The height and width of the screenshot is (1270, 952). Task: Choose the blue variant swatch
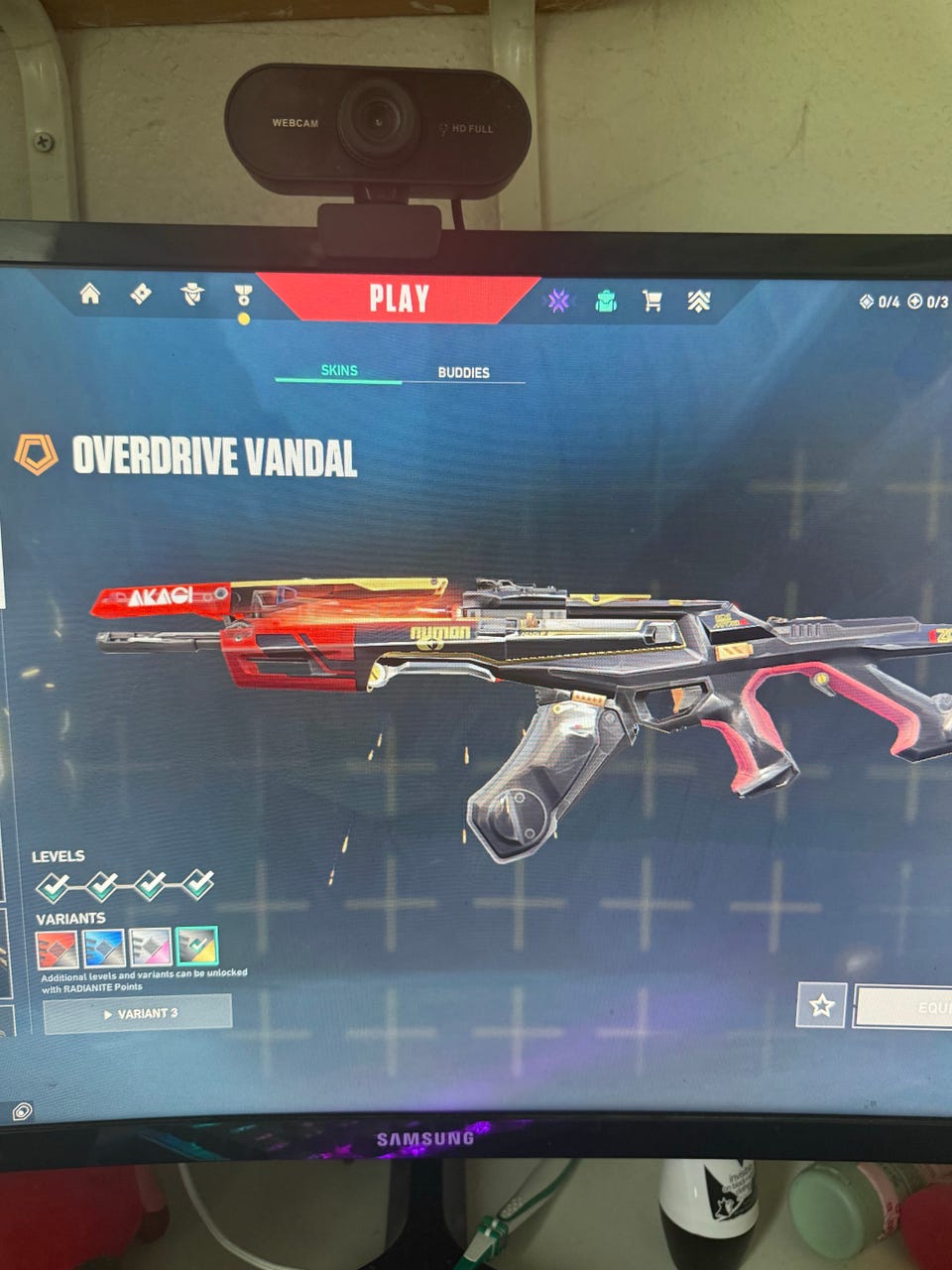104,949
